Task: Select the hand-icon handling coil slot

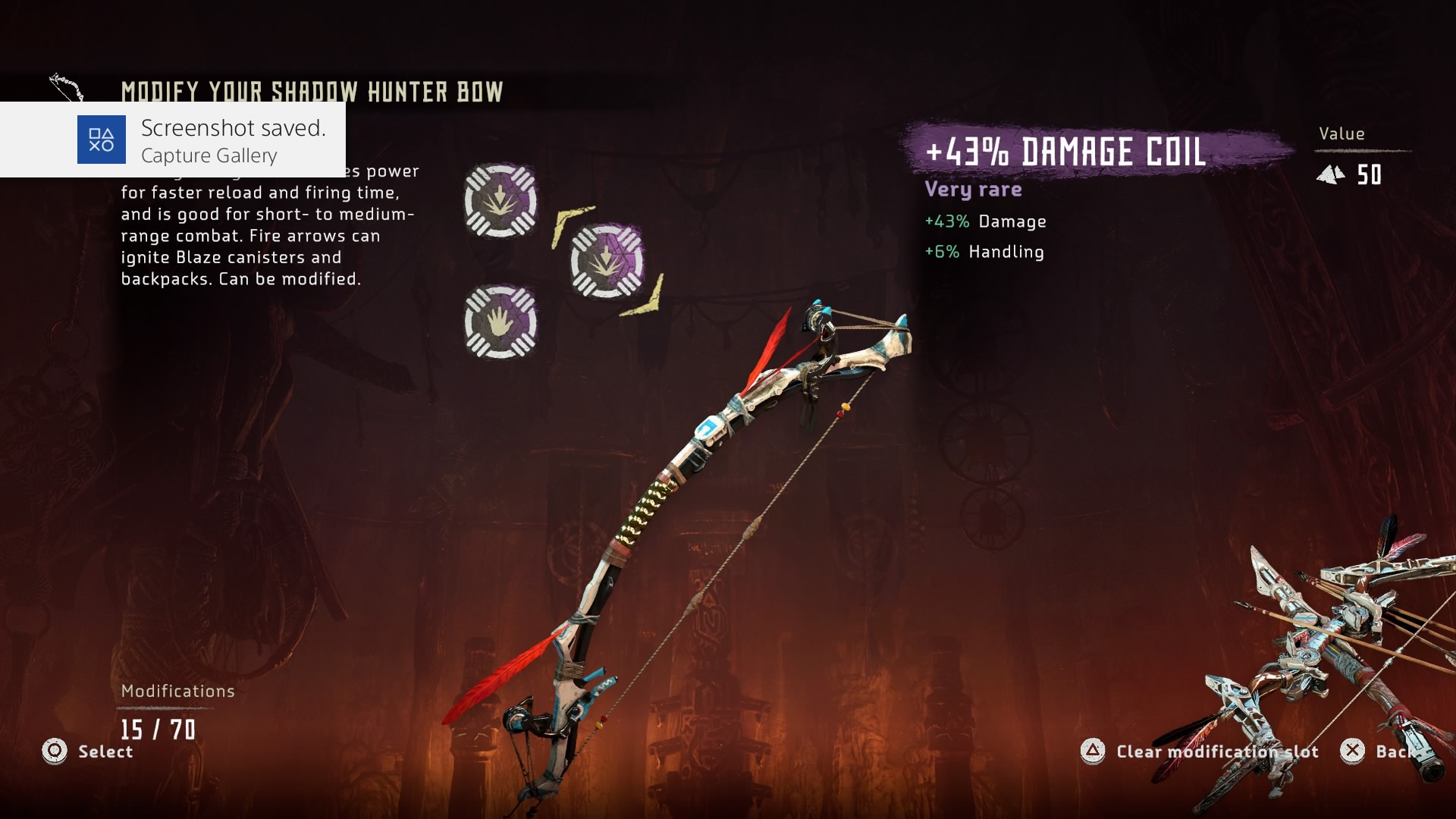Action: pyautogui.click(x=500, y=322)
